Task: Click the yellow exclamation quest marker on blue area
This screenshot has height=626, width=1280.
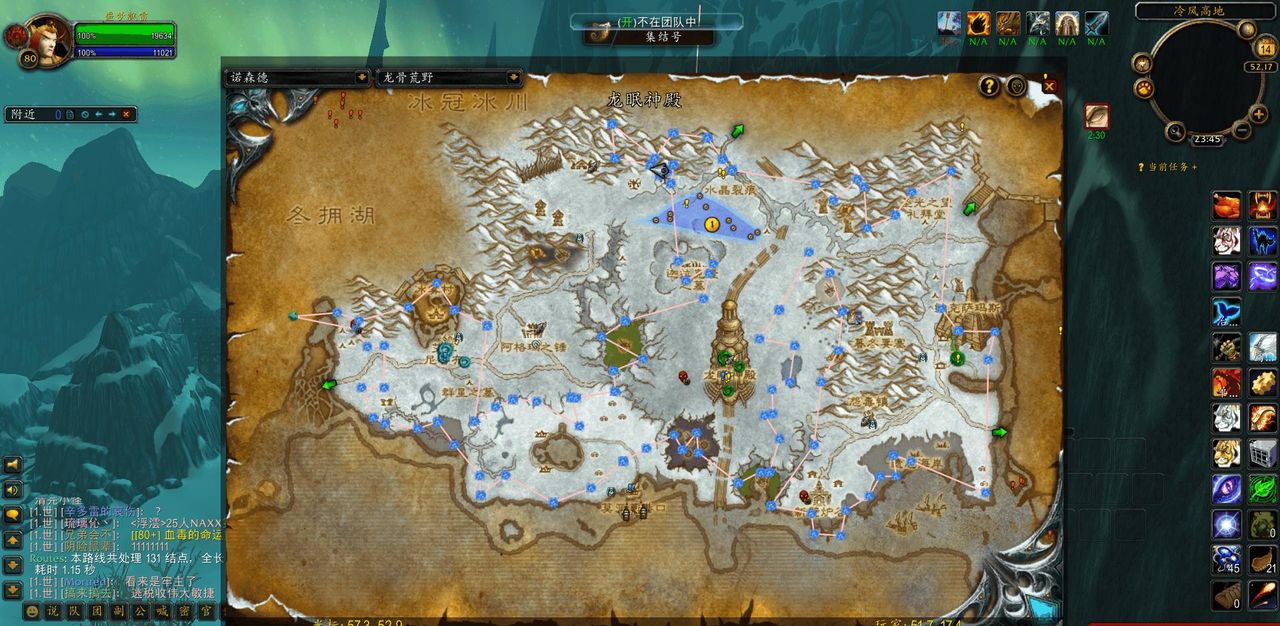Action: tap(711, 224)
